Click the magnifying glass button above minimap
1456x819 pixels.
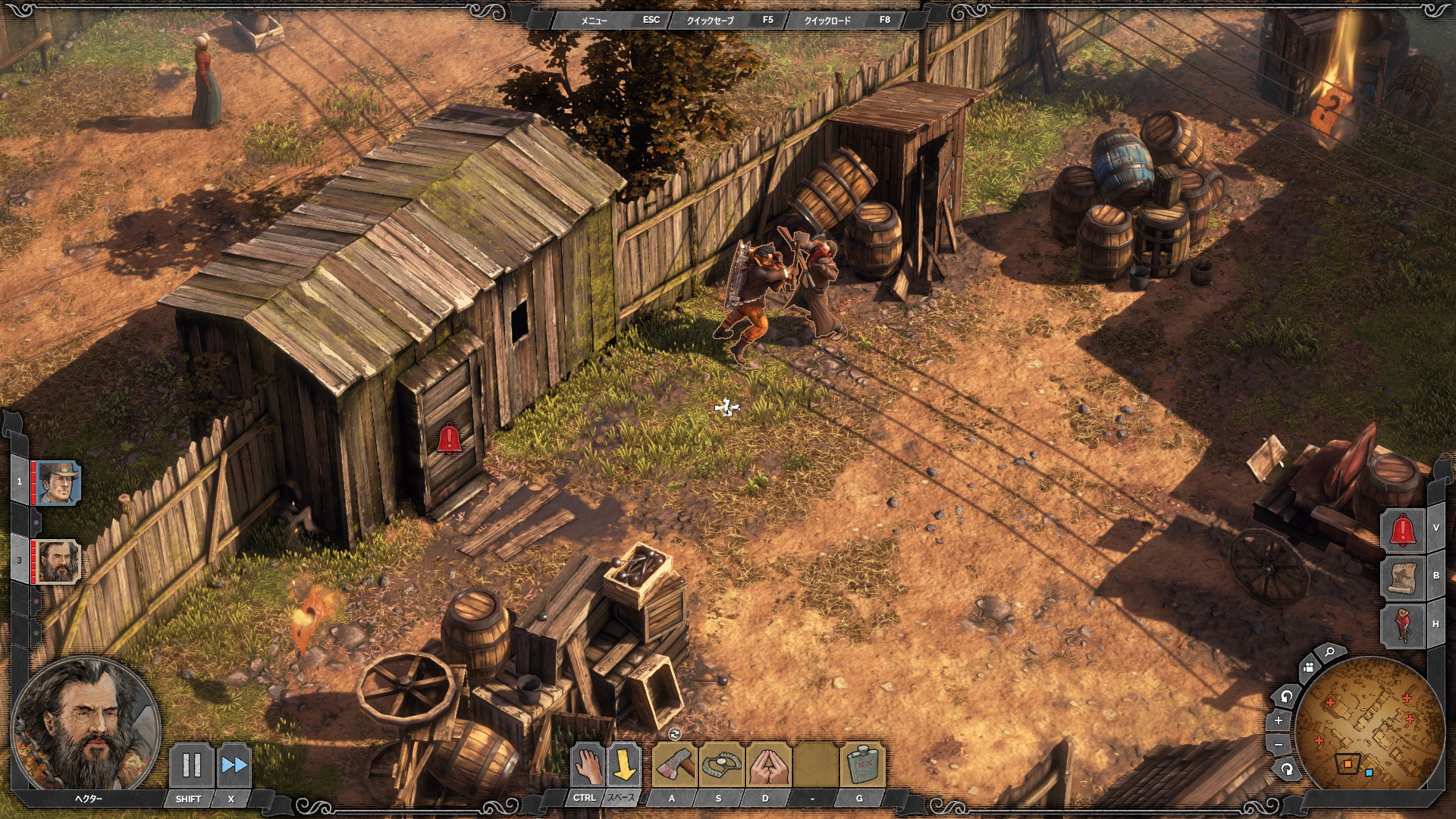pos(1329,653)
